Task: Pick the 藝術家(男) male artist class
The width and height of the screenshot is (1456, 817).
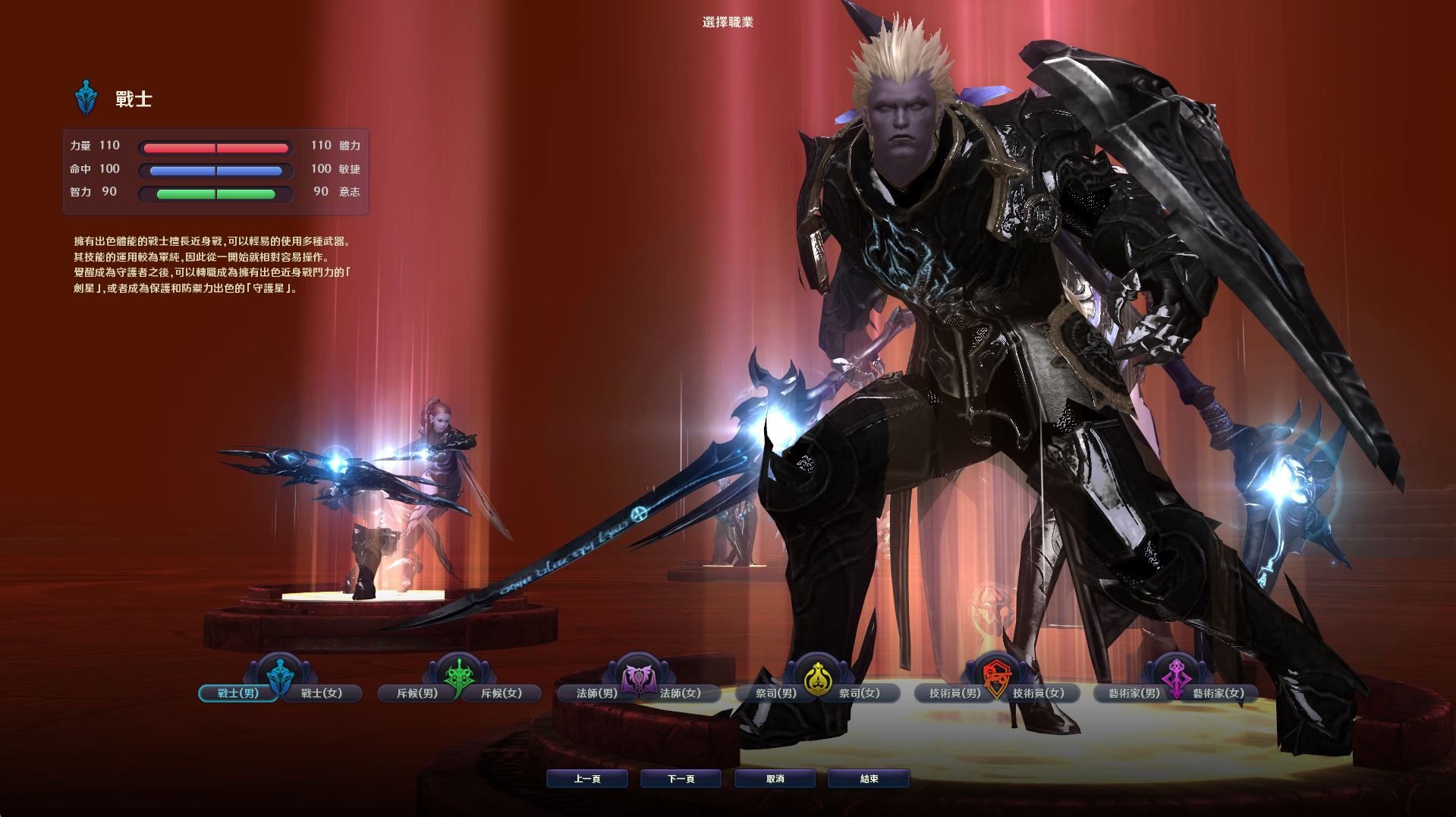Action: [1134, 693]
